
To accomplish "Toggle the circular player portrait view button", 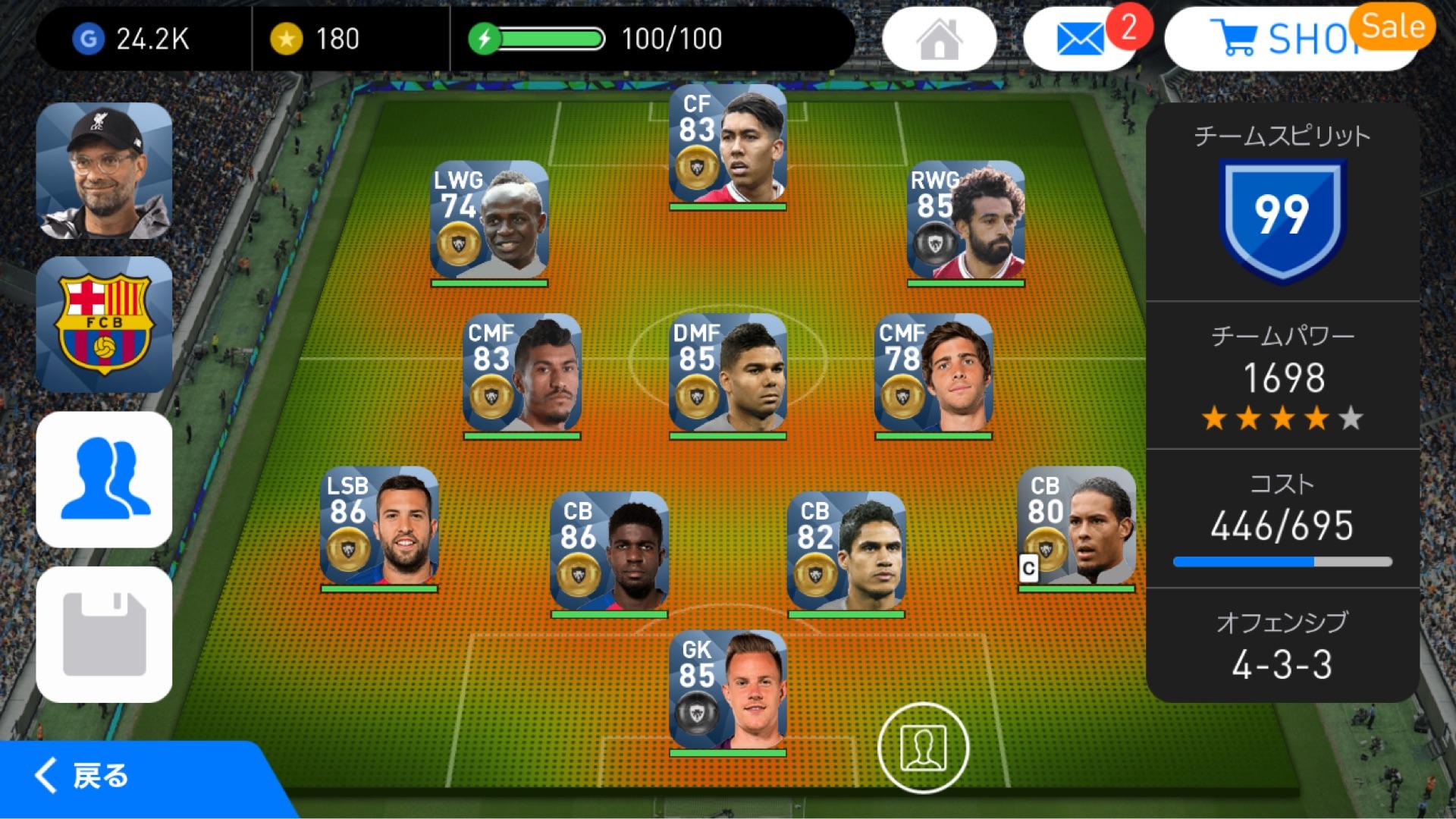I will [x=923, y=748].
